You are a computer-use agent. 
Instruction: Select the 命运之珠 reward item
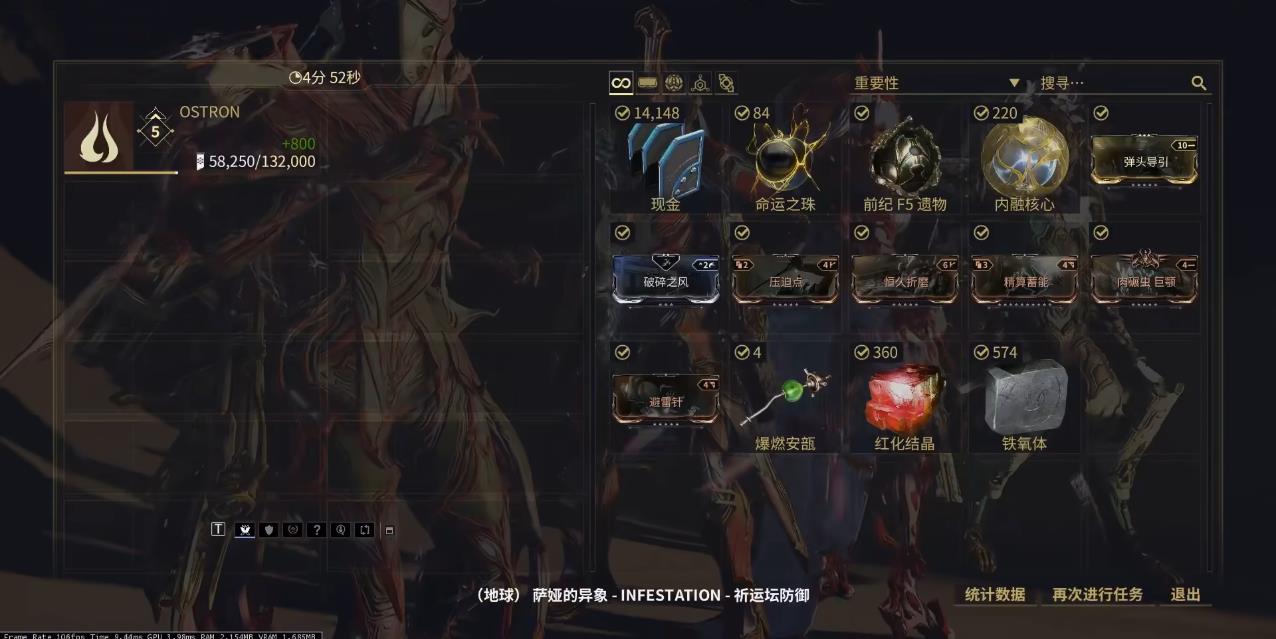click(785, 162)
